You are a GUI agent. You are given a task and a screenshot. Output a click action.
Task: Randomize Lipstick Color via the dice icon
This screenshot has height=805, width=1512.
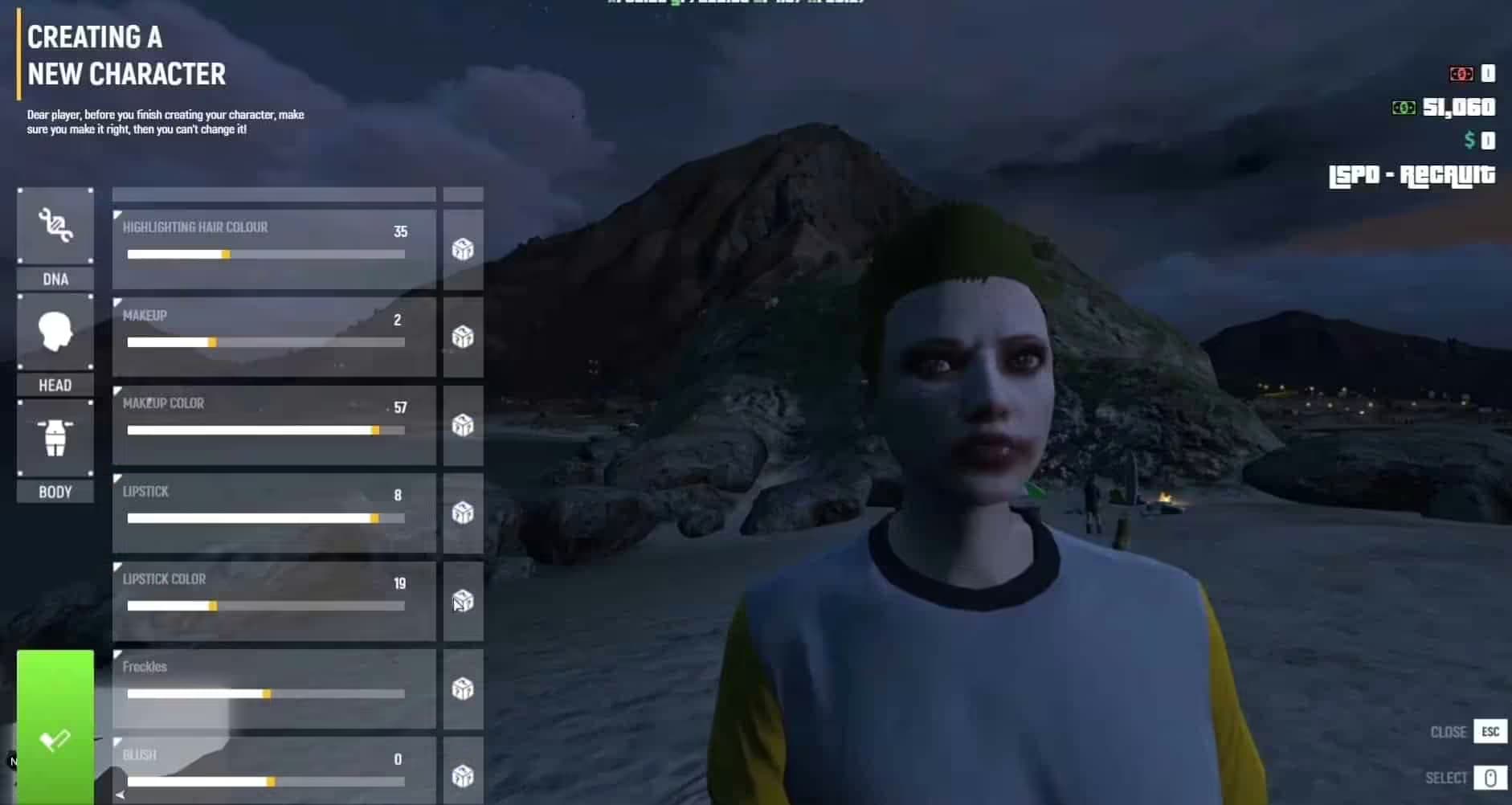pos(464,602)
